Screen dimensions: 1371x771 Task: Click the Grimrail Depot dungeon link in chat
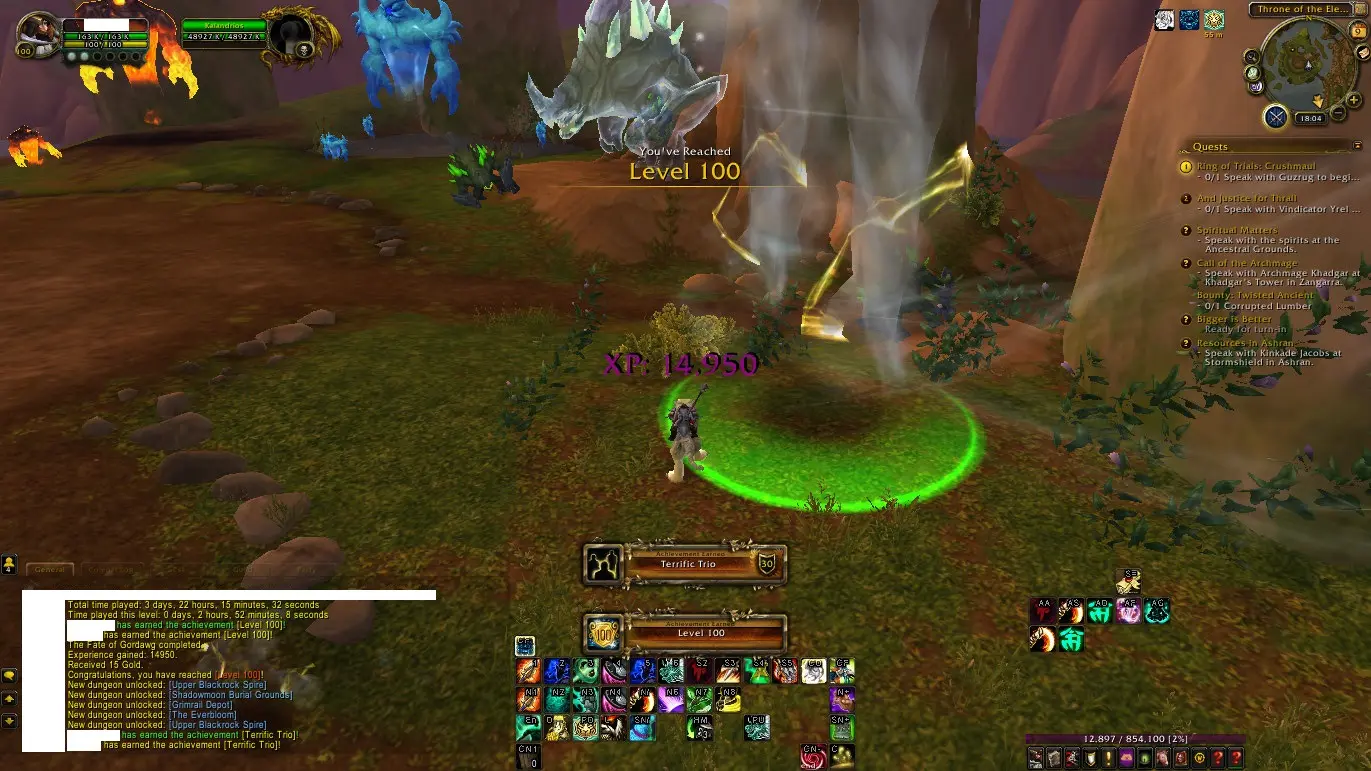(x=200, y=705)
